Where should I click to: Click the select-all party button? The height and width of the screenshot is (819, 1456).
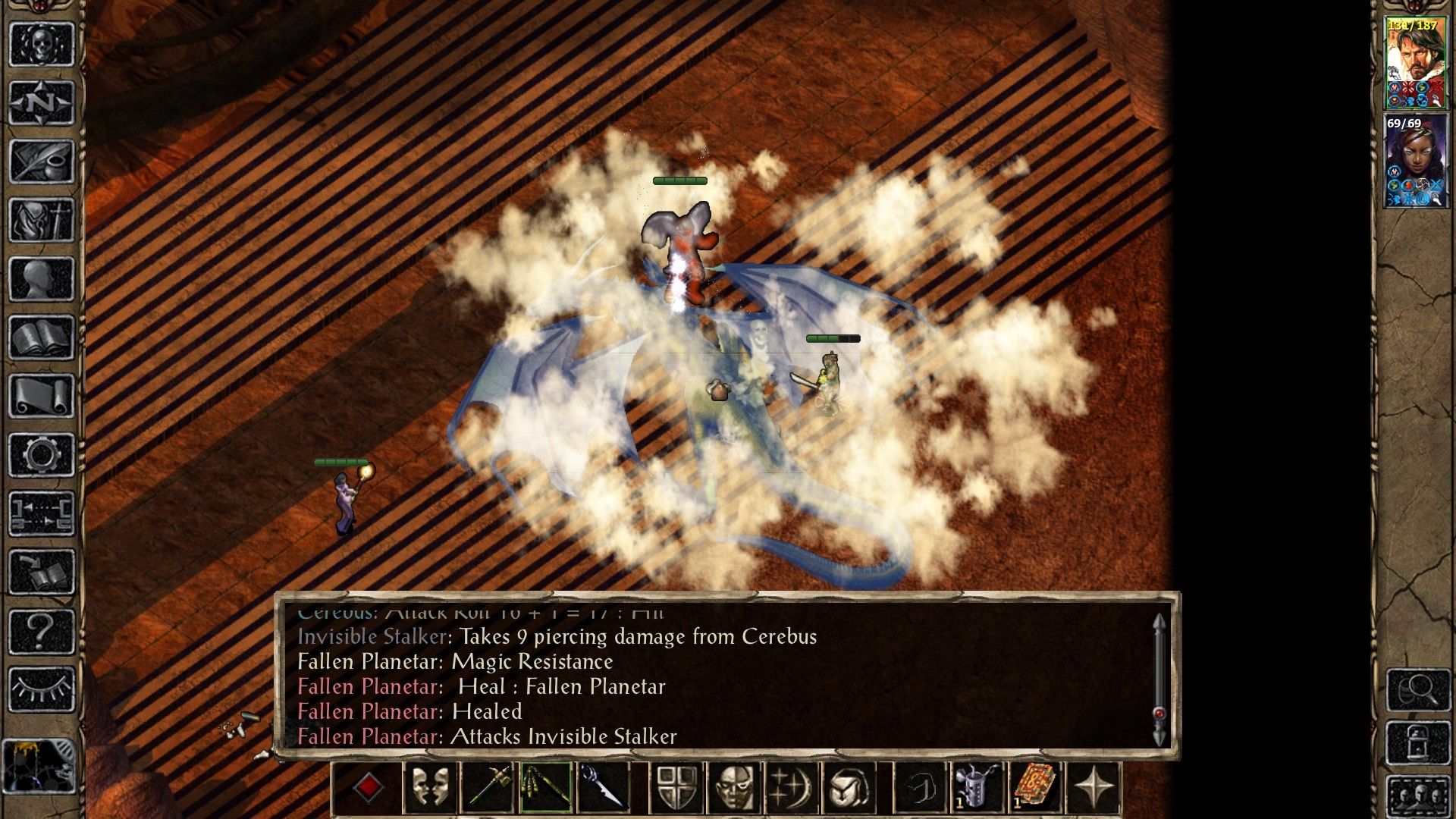coord(1420,795)
